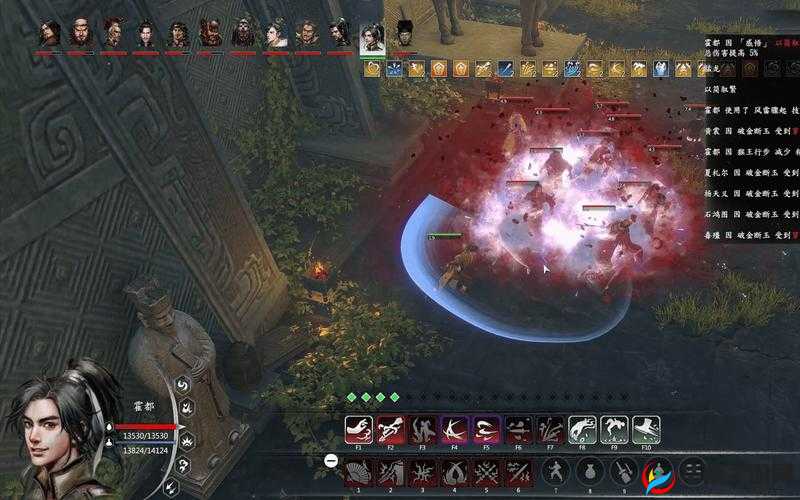Select the F1 skill icon
This screenshot has height=500, width=800.
pyautogui.click(x=358, y=429)
